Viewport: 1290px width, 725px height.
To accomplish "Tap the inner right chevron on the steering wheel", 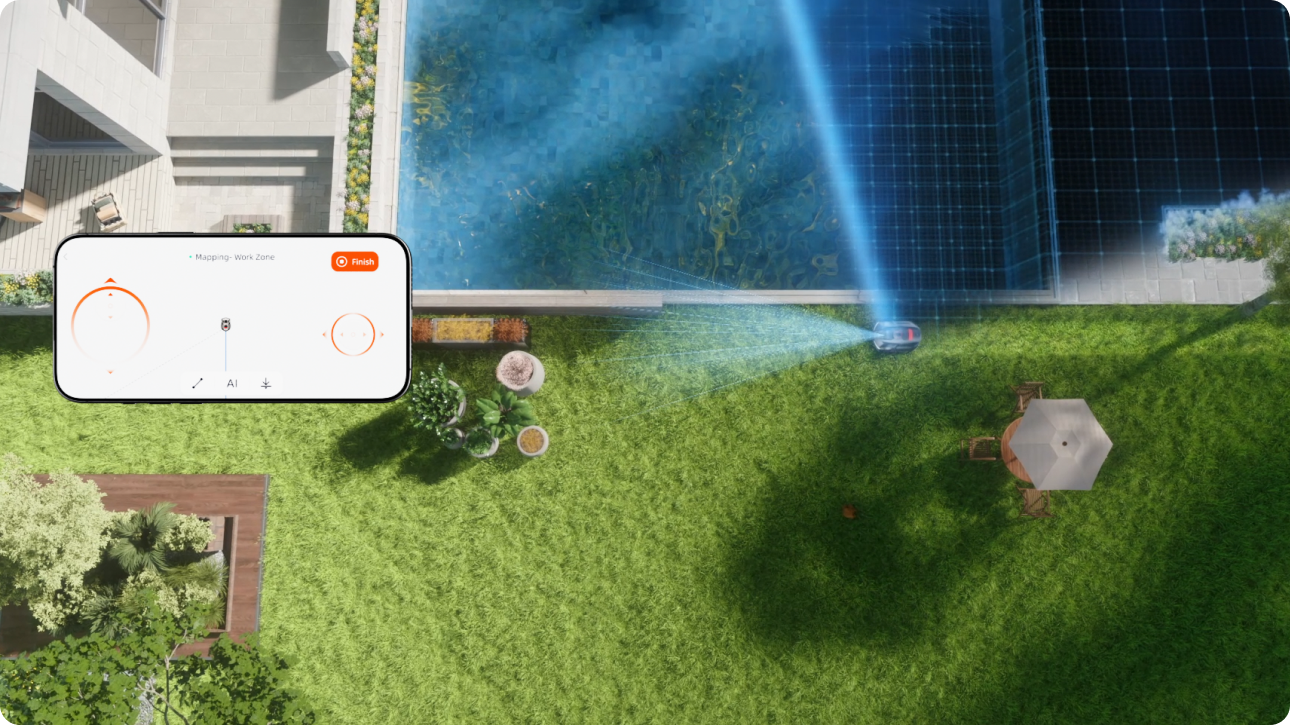I will pyautogui.click(x=364, y=334).
